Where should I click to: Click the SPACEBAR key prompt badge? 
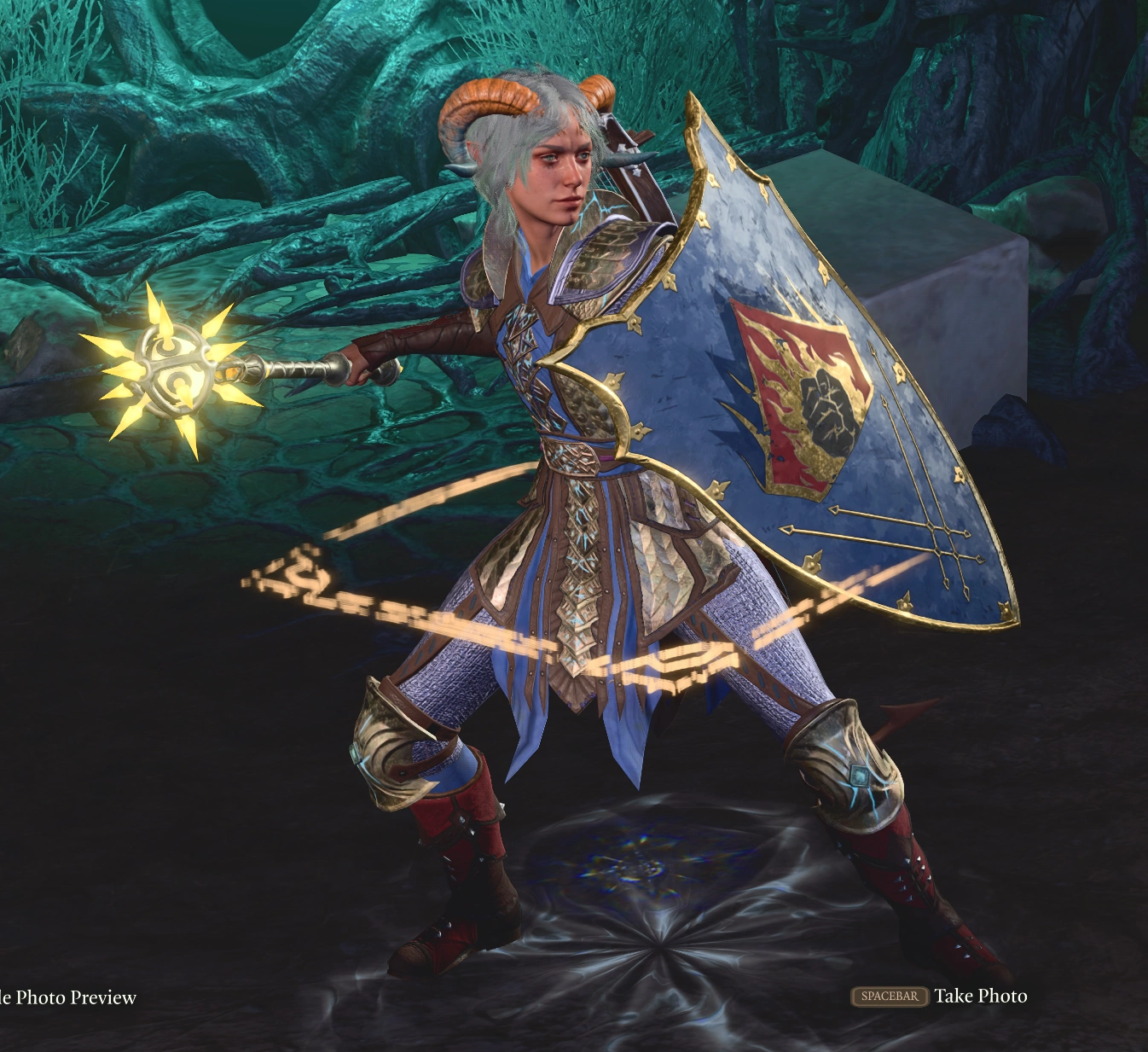(x=888, y=995)
